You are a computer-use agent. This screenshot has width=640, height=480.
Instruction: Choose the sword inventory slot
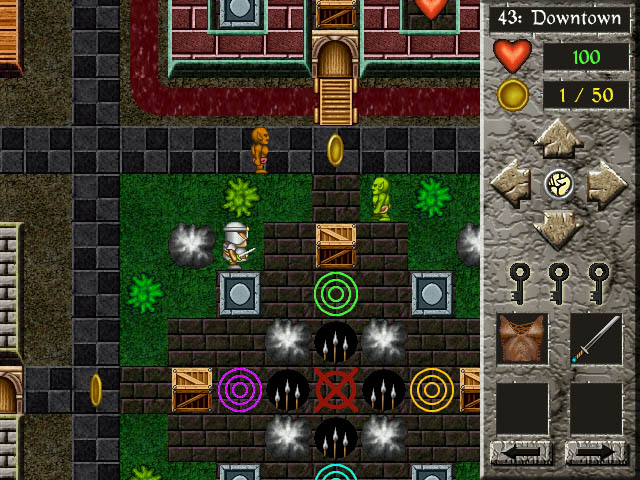[596, 338]
